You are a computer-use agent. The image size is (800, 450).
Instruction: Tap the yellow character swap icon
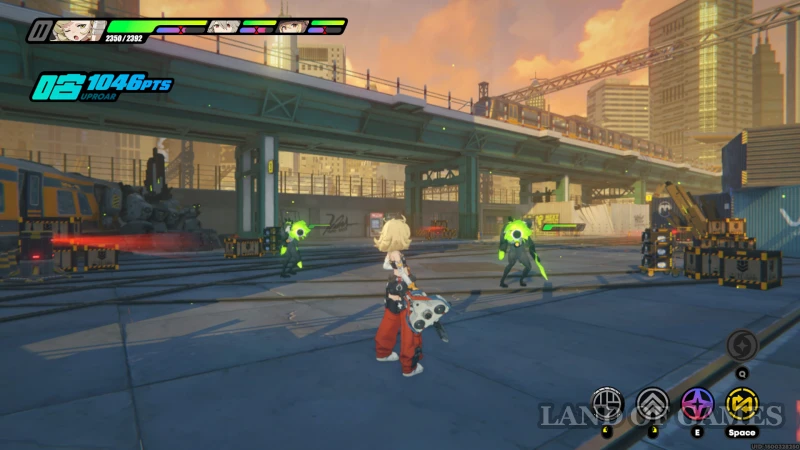741,404
